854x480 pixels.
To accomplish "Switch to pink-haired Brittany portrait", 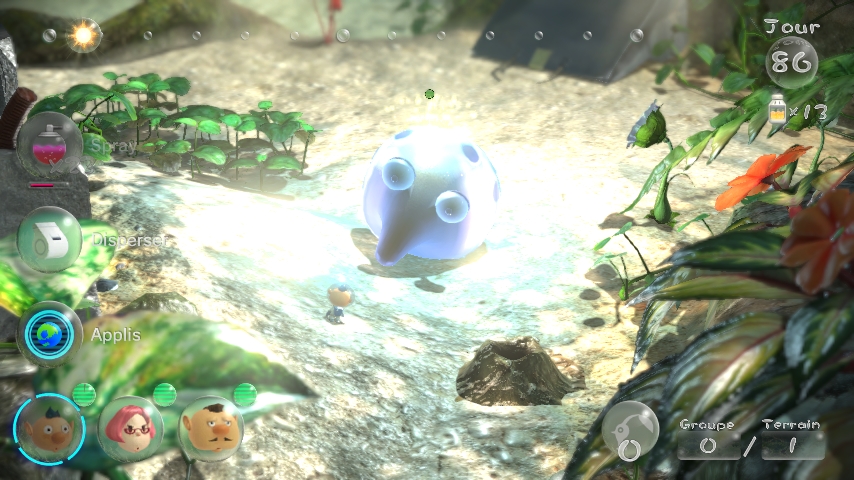I will pos(130,427).
